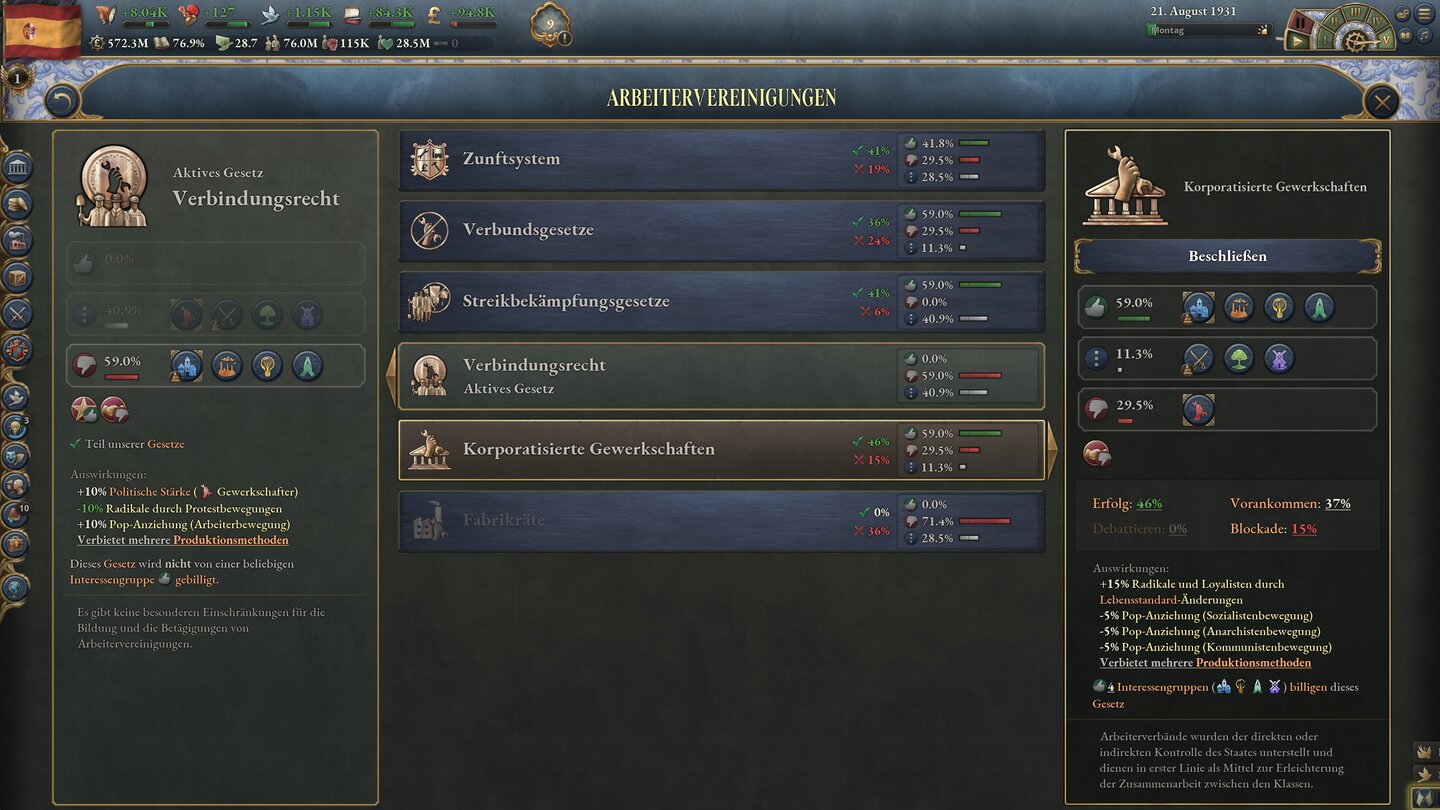Open the book ledger icon beside the speed dial
This screenshot has width=1440, height=810.
(x=1405, y=33)
